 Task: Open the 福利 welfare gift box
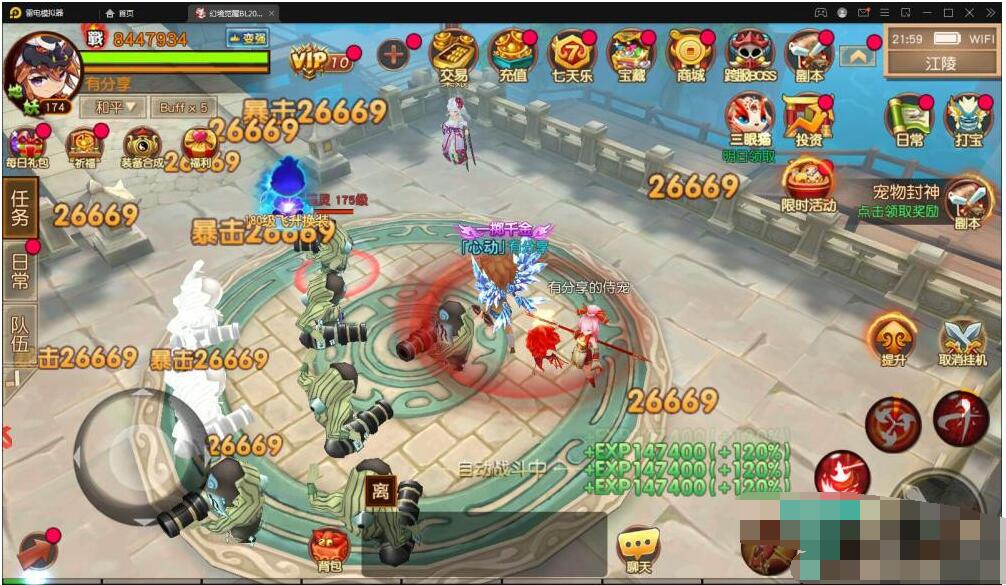click(x=199, y=147)
